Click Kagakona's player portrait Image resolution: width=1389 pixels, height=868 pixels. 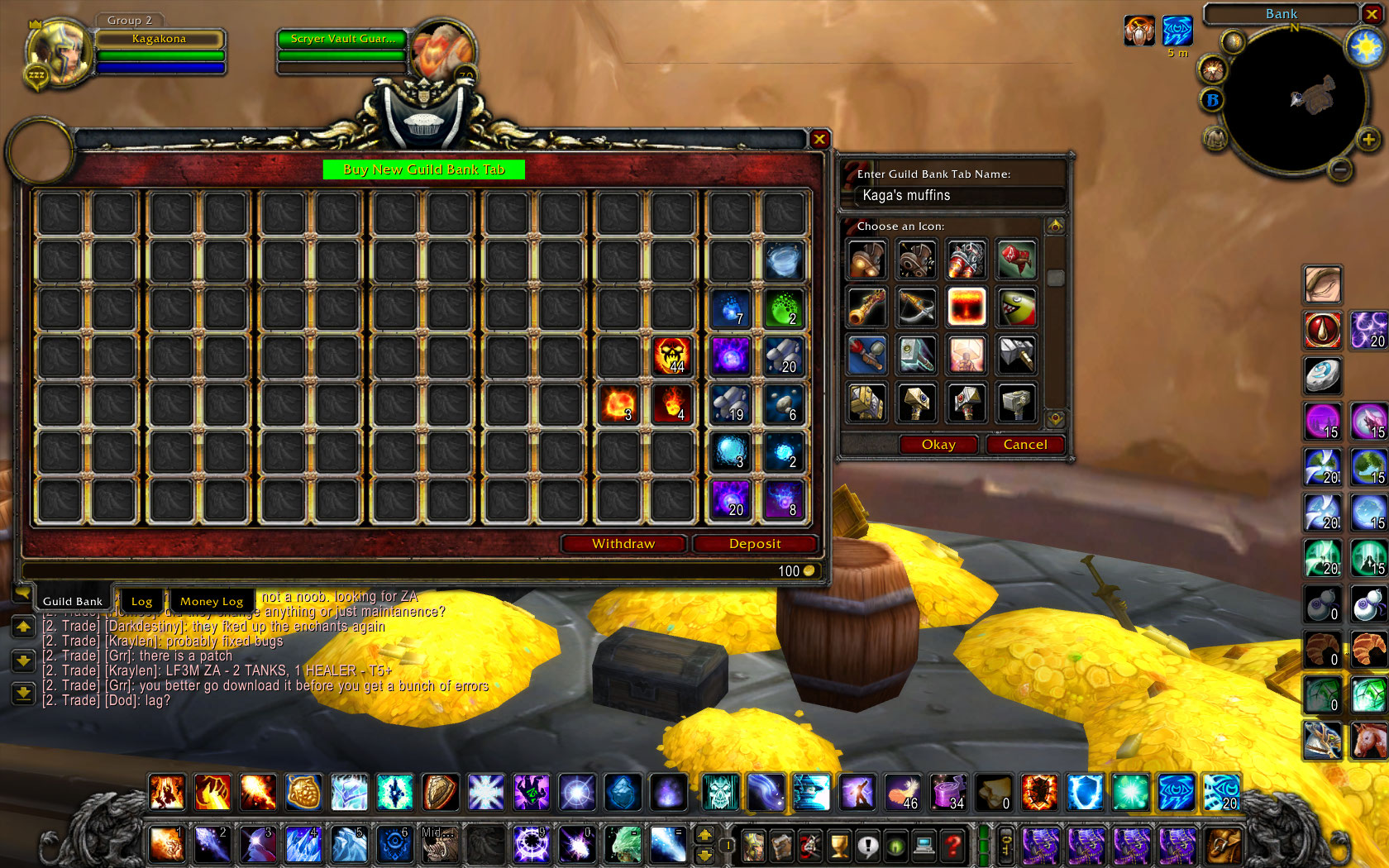click(x=60, y=51)
